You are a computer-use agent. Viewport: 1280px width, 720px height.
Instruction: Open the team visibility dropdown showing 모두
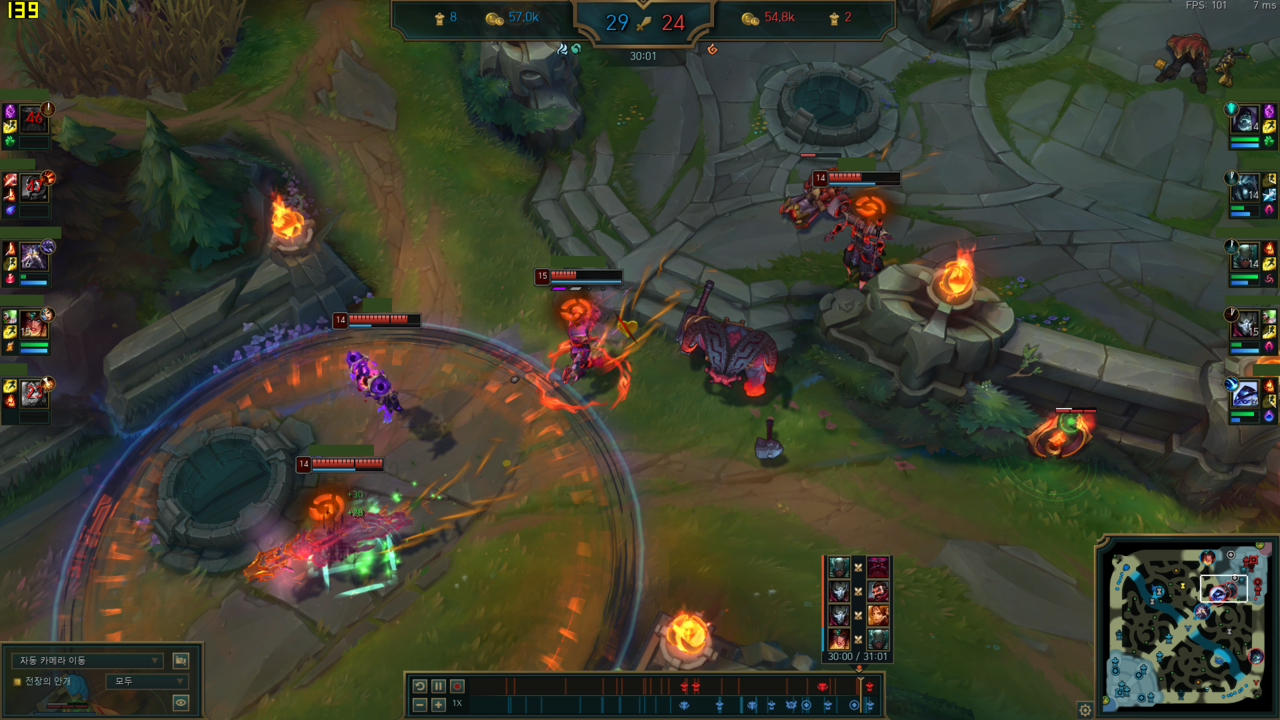click(x=146, y=681)
